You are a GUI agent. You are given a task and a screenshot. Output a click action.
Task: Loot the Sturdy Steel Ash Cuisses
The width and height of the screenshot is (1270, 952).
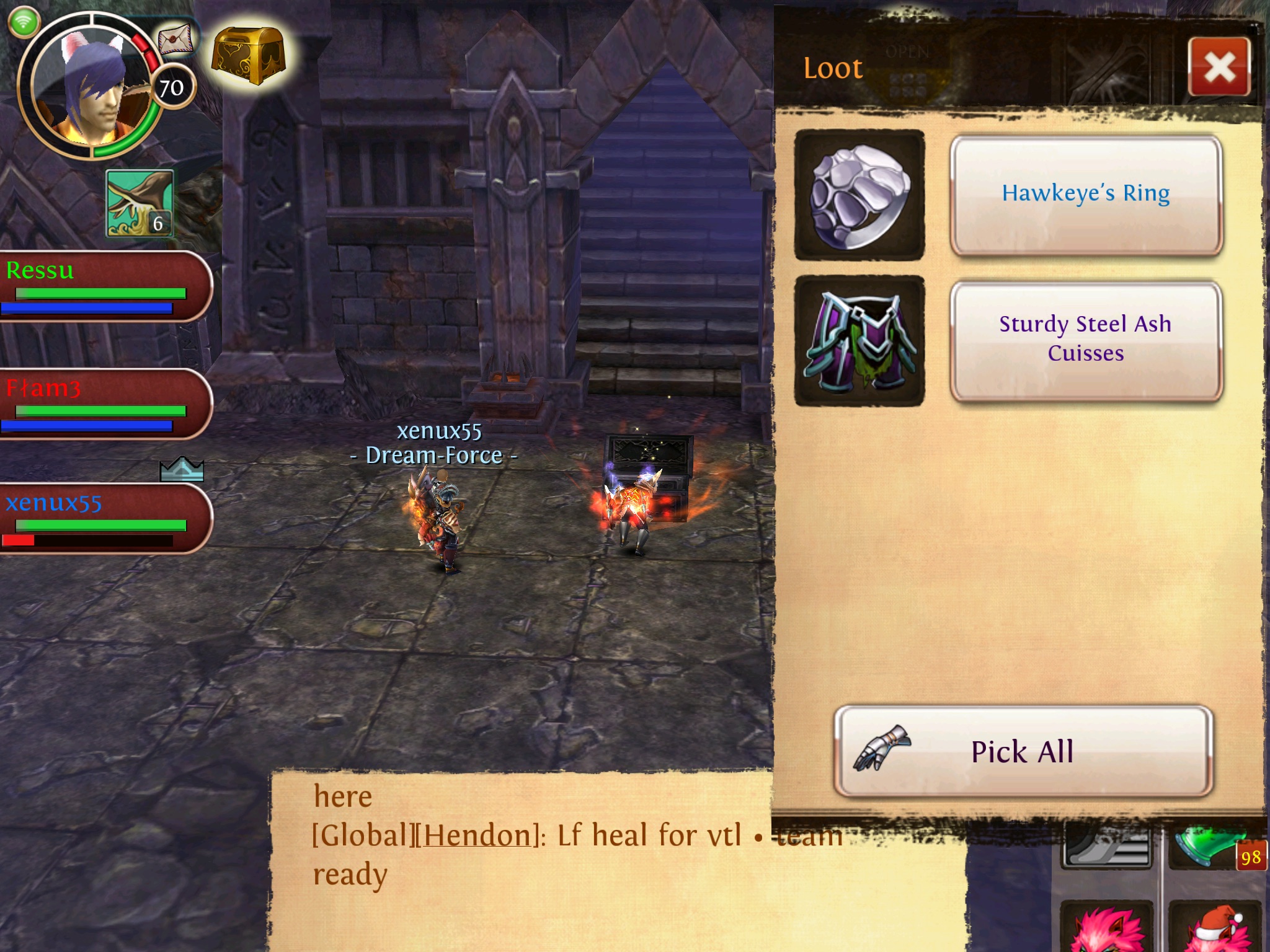pos(1086,340)
